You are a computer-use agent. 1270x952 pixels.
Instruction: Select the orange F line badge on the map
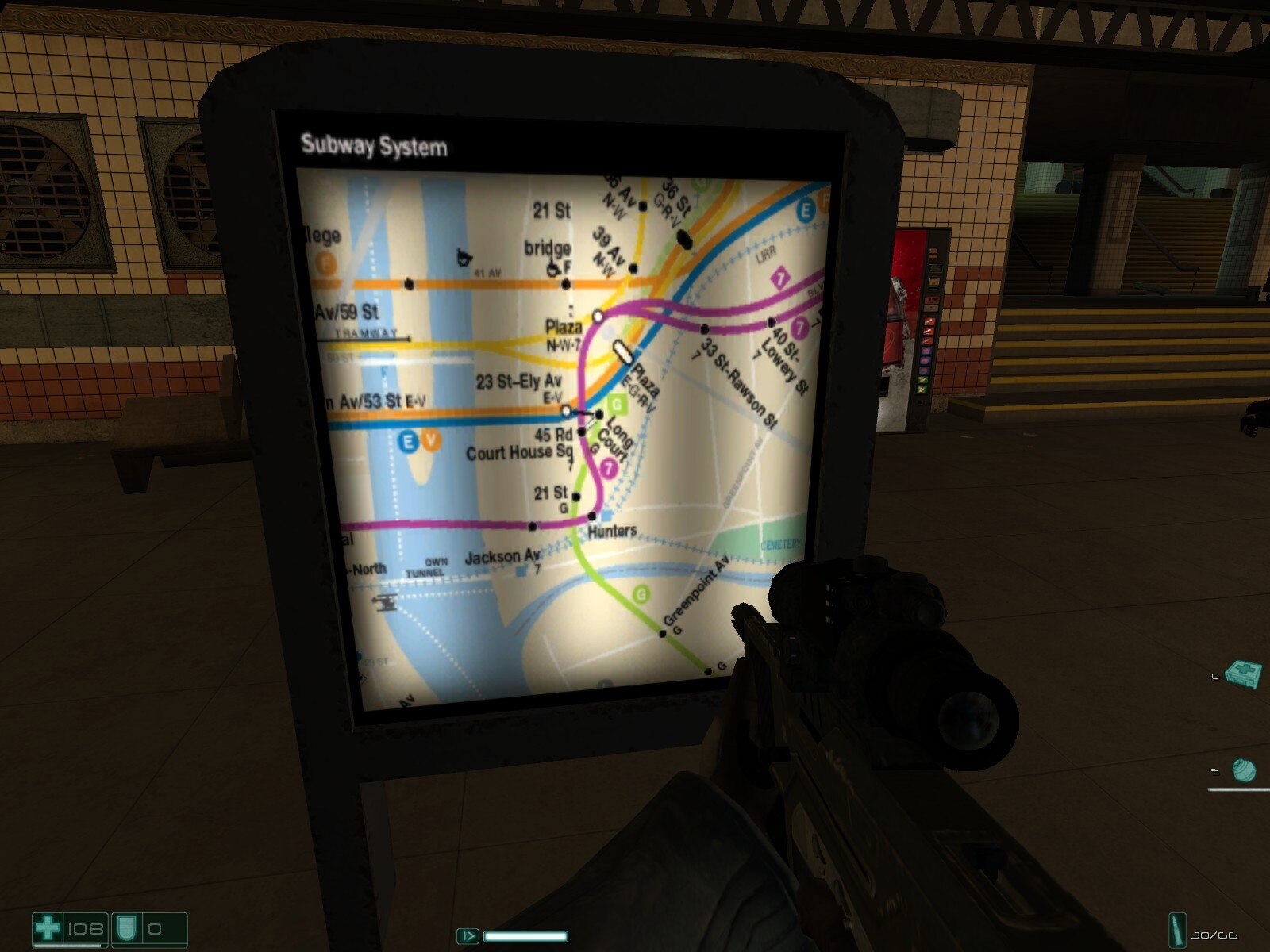(325, 262)
